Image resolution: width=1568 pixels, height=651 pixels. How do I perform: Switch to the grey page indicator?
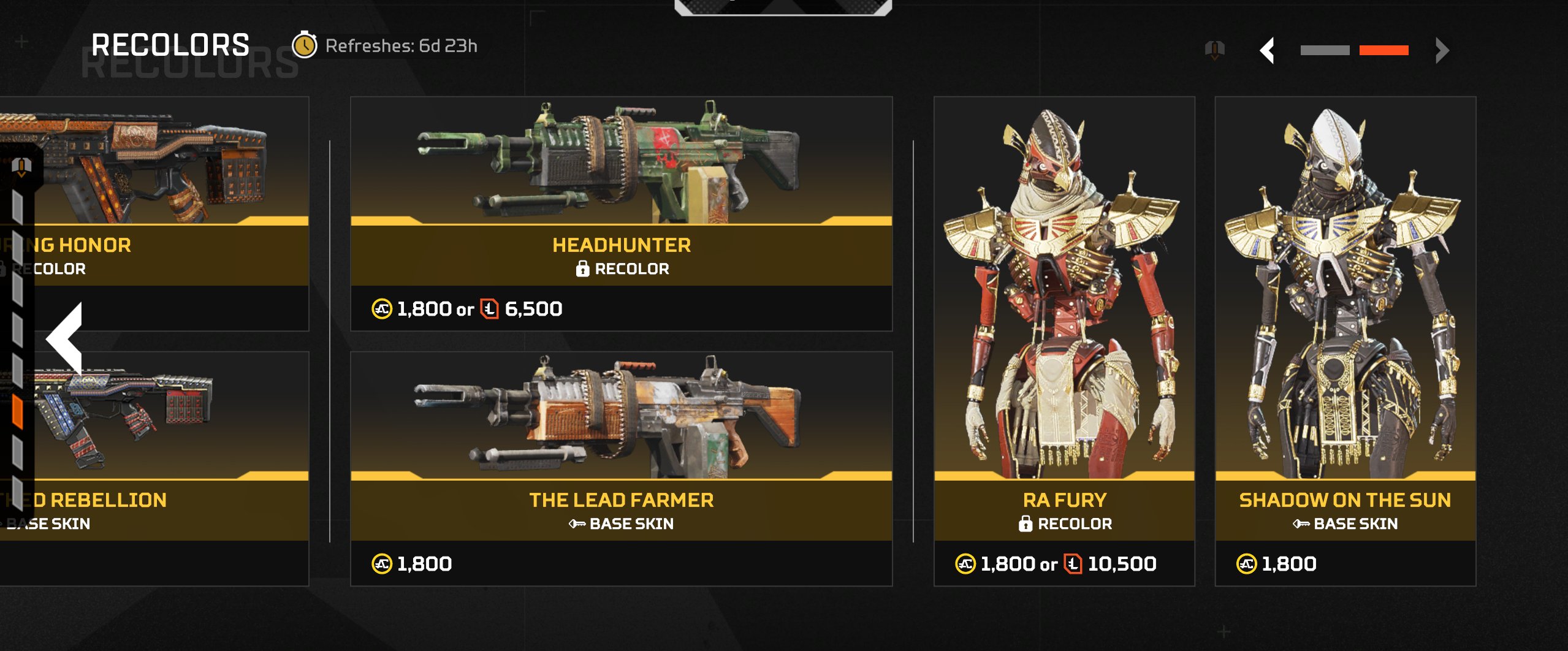[1325, 50]
